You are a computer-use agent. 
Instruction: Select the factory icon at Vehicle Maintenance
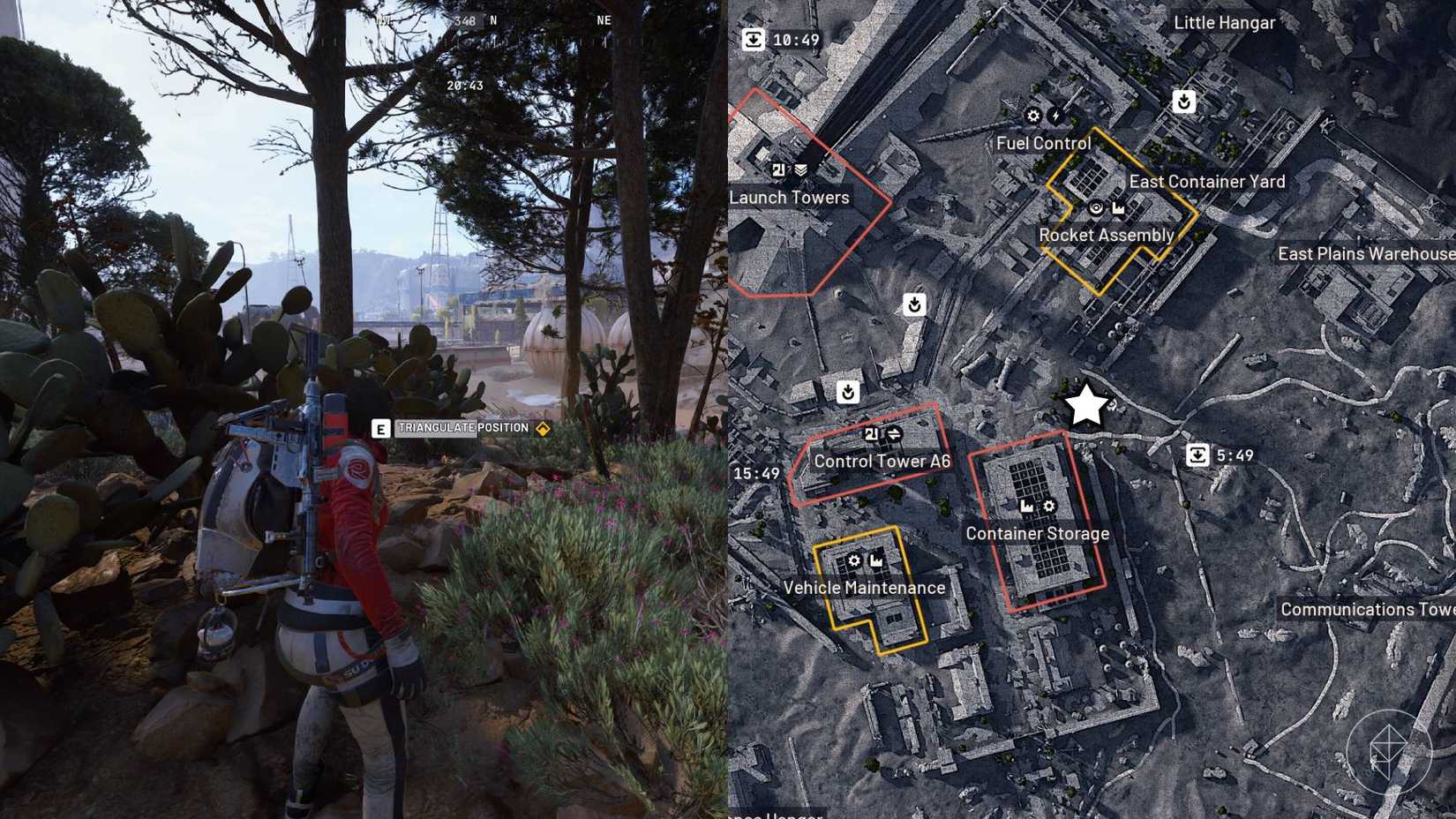coord(876,561)
